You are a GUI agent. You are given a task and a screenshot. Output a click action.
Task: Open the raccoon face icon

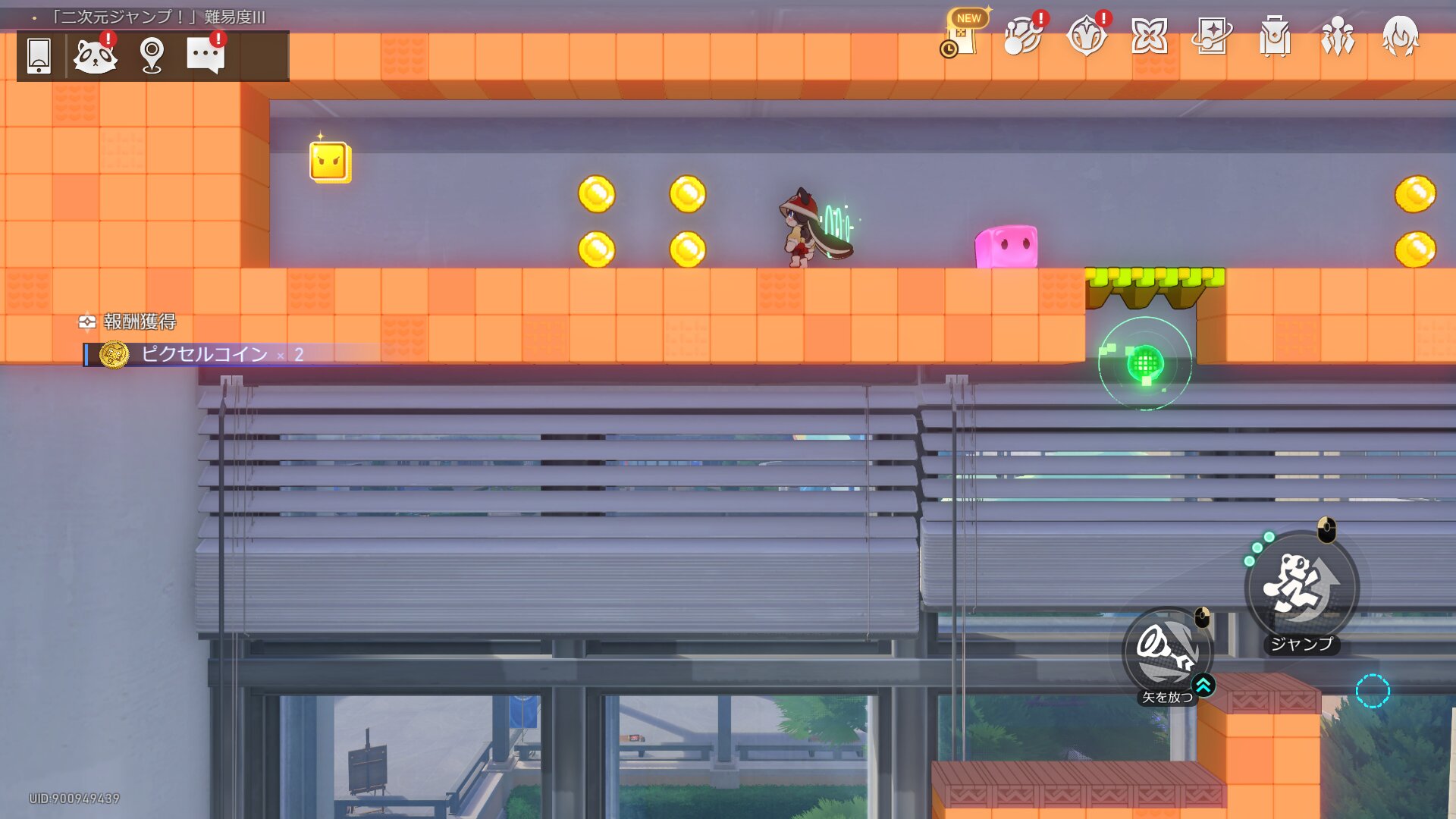[95, 55]
